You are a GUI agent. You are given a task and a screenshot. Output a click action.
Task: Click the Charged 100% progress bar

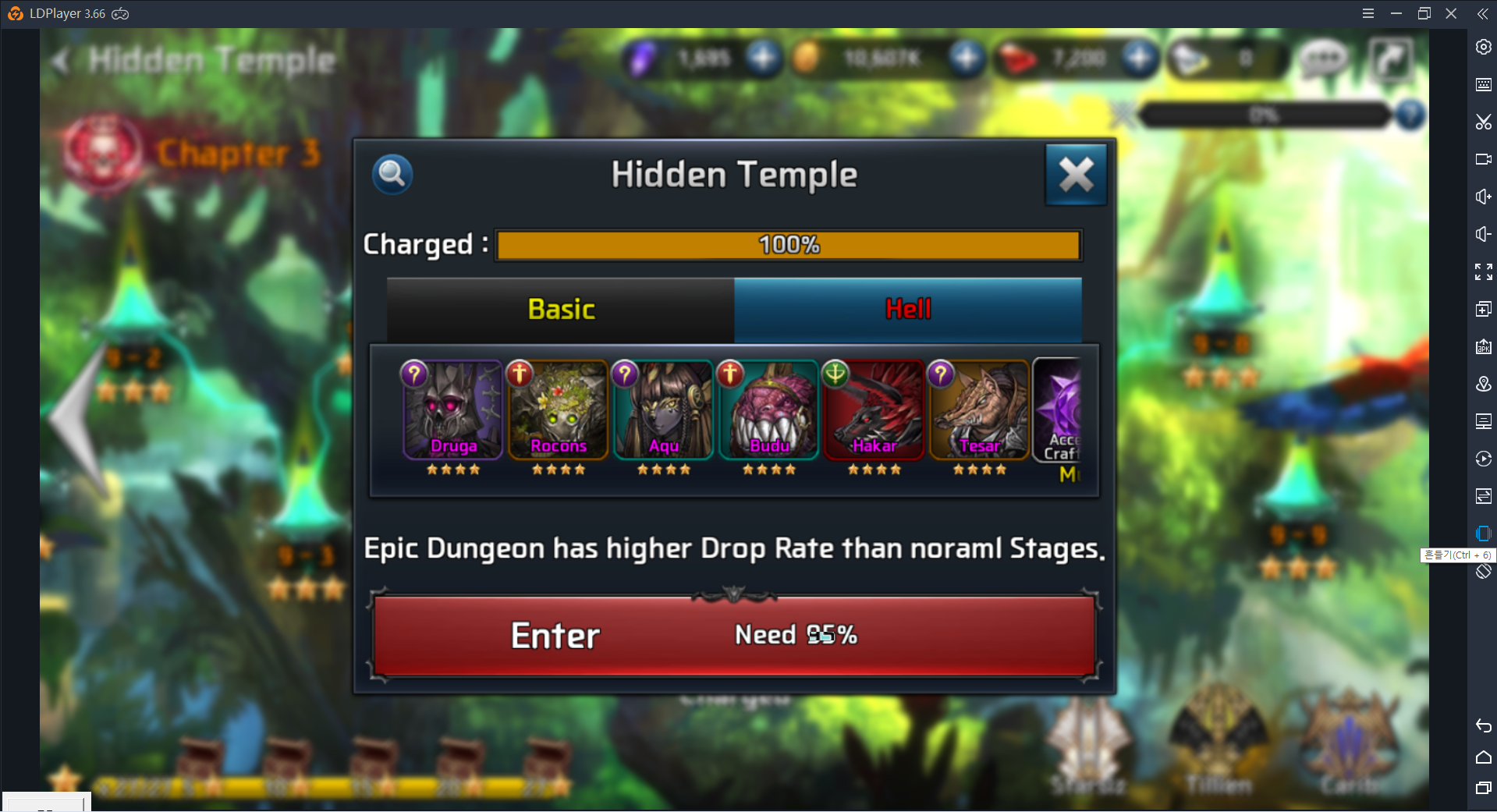[788, 244]
